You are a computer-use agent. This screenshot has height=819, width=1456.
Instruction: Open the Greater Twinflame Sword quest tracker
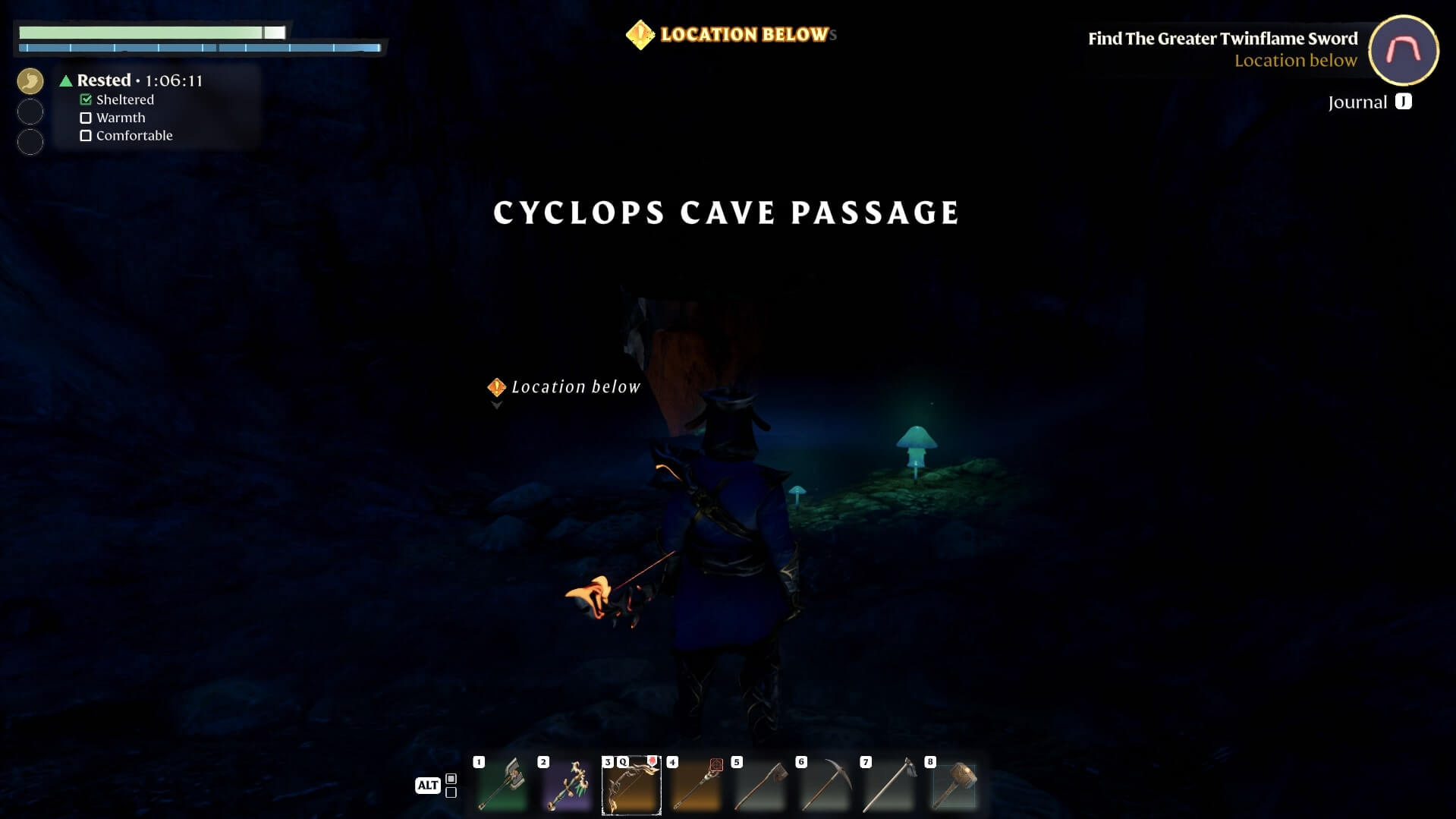coord(1222,39)
